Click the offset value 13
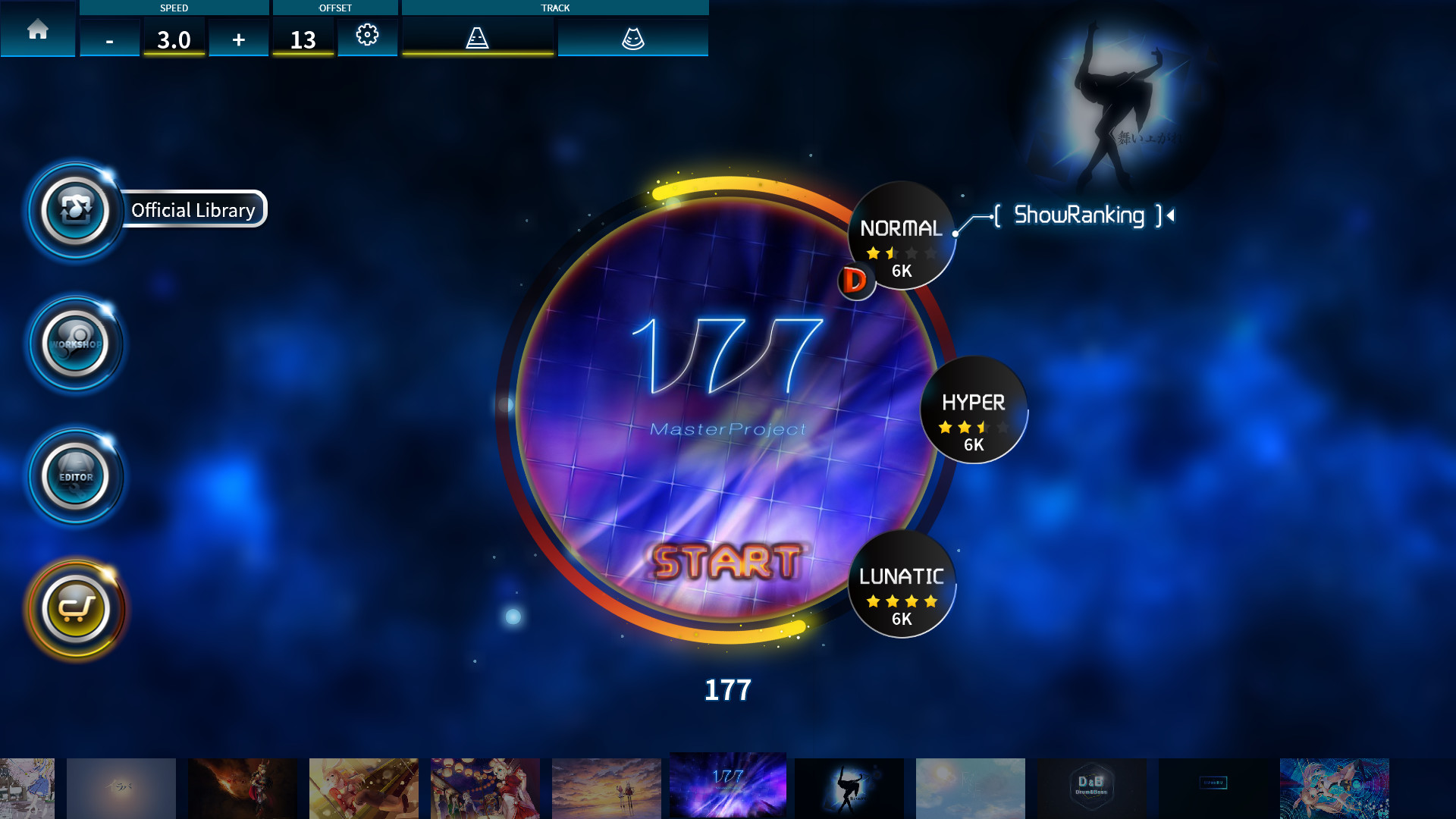The width and height of the screenshot is (1456, 819). [x=303, y=39]
